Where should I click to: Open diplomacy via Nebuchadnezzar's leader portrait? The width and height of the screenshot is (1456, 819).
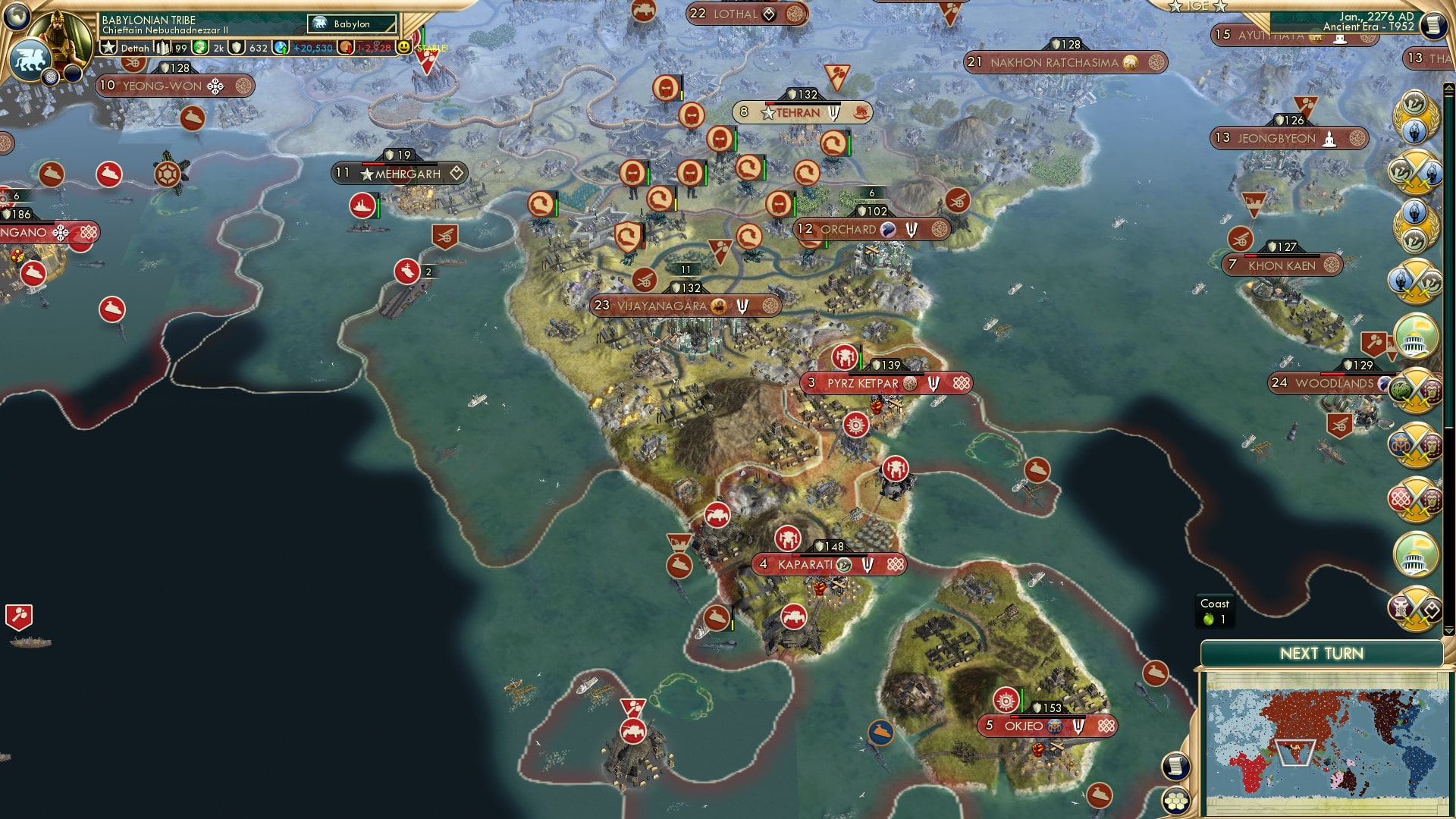[61, 36]
